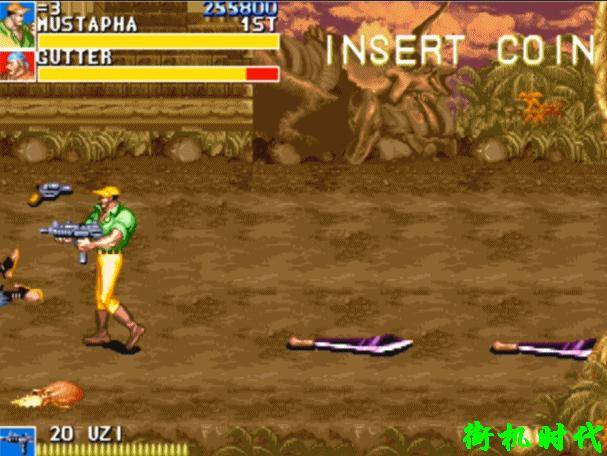Click the INSERT COIN prompt
607x456 pixels.
coord(459,51)
